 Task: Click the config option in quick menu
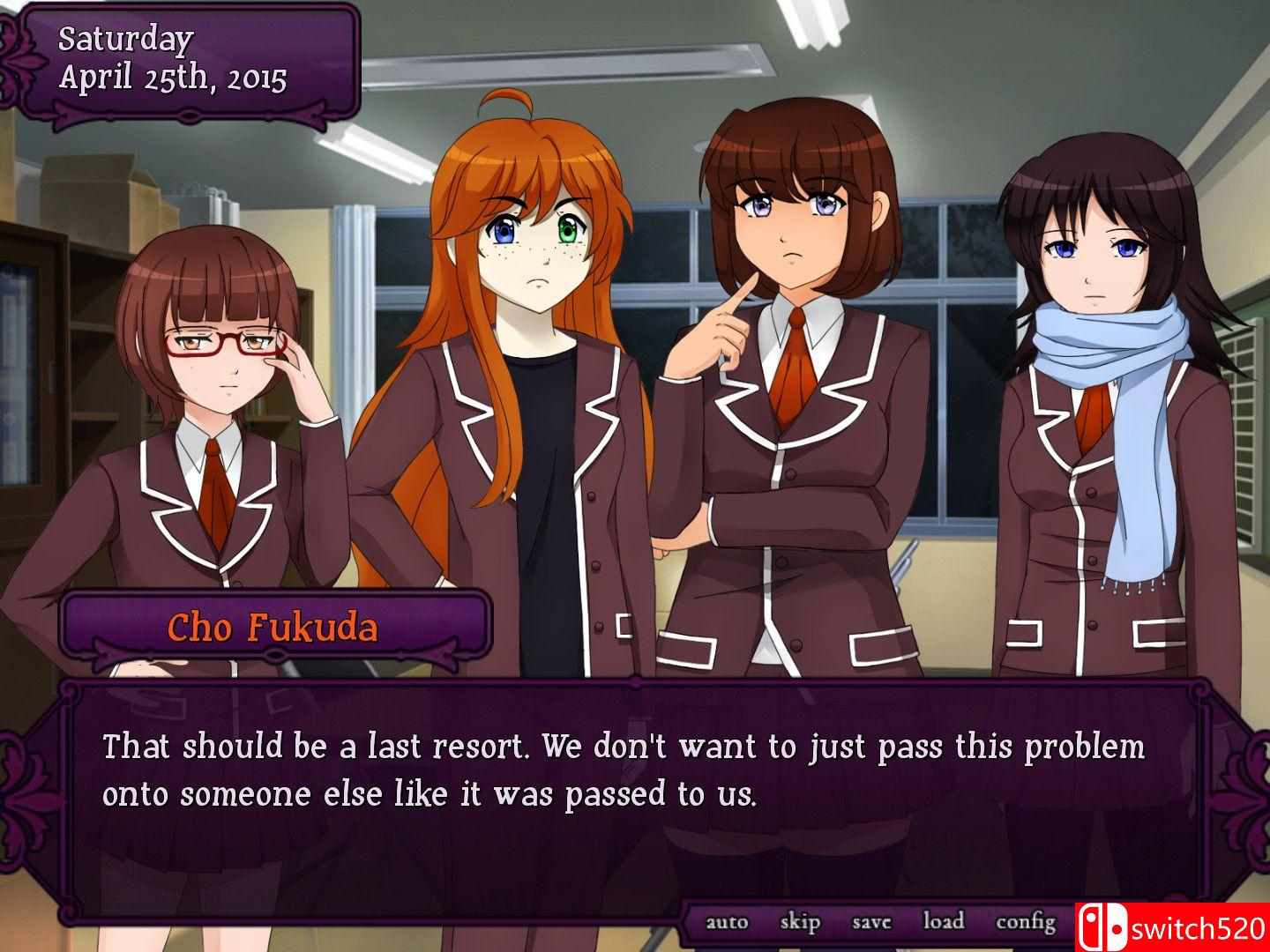point(1025,920)
